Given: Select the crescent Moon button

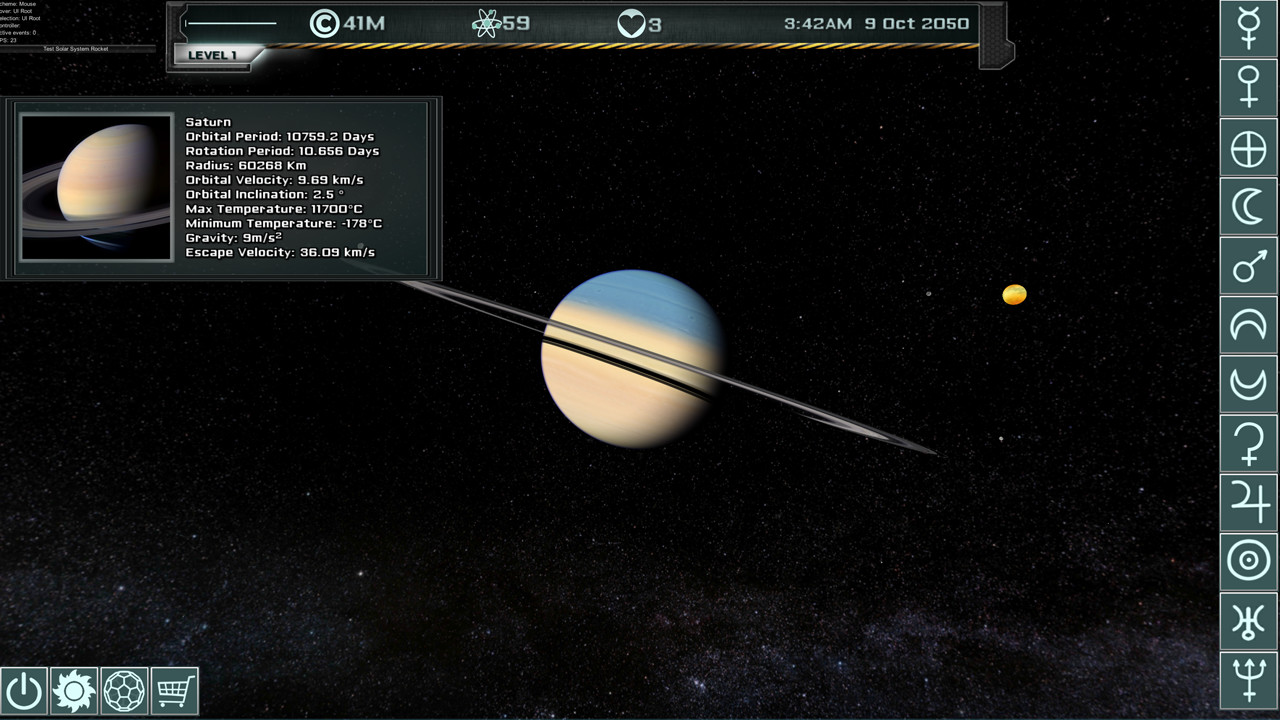Looking at the screenshot, I should click(1249, 208).
